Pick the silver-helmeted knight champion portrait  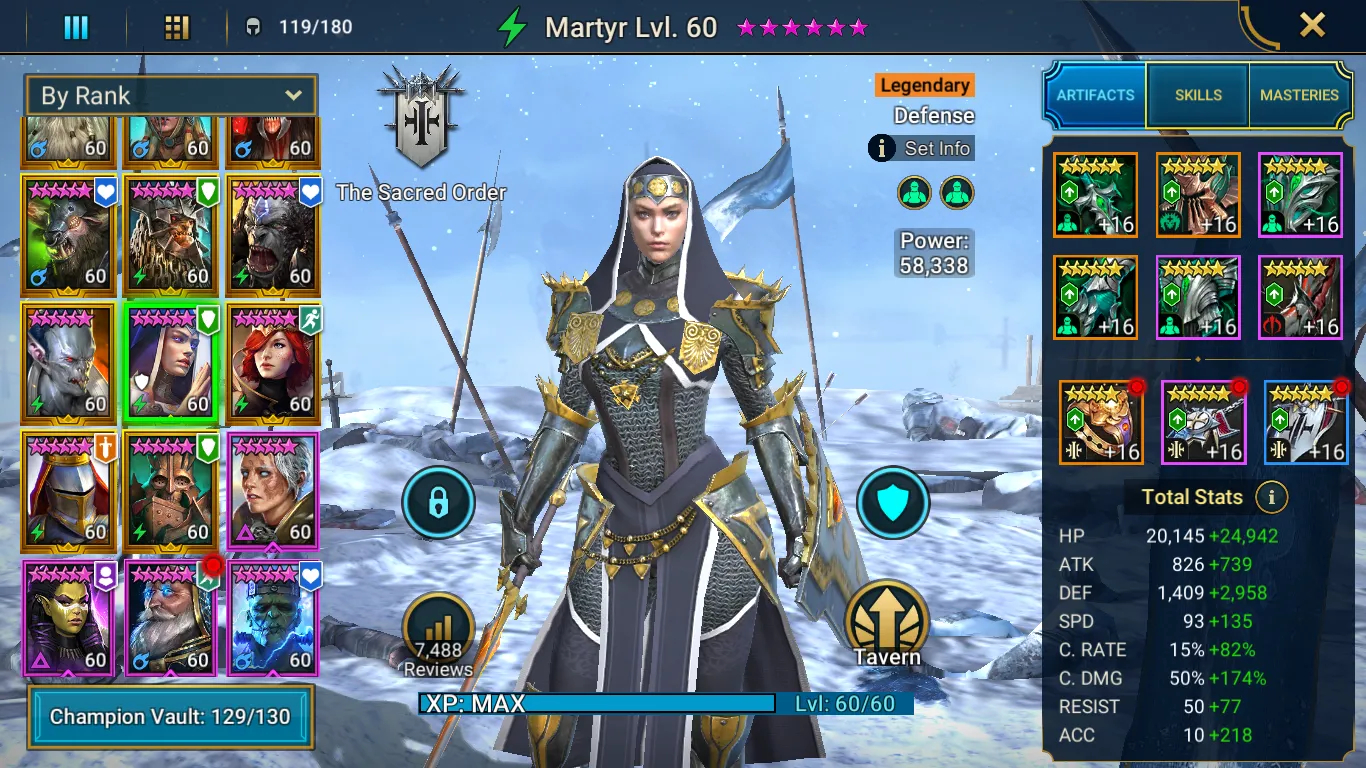pos(69,490)
